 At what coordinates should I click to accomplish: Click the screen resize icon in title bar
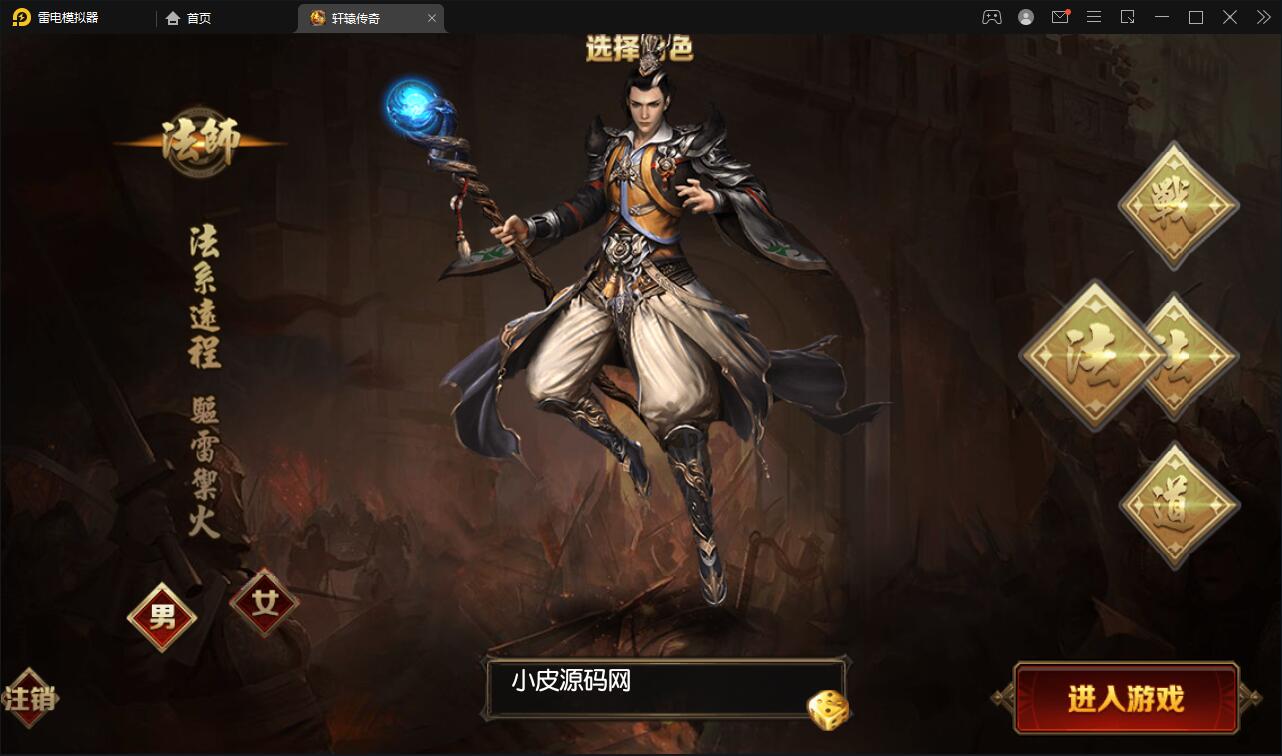pyautogui.click(x=1128, y=17)
